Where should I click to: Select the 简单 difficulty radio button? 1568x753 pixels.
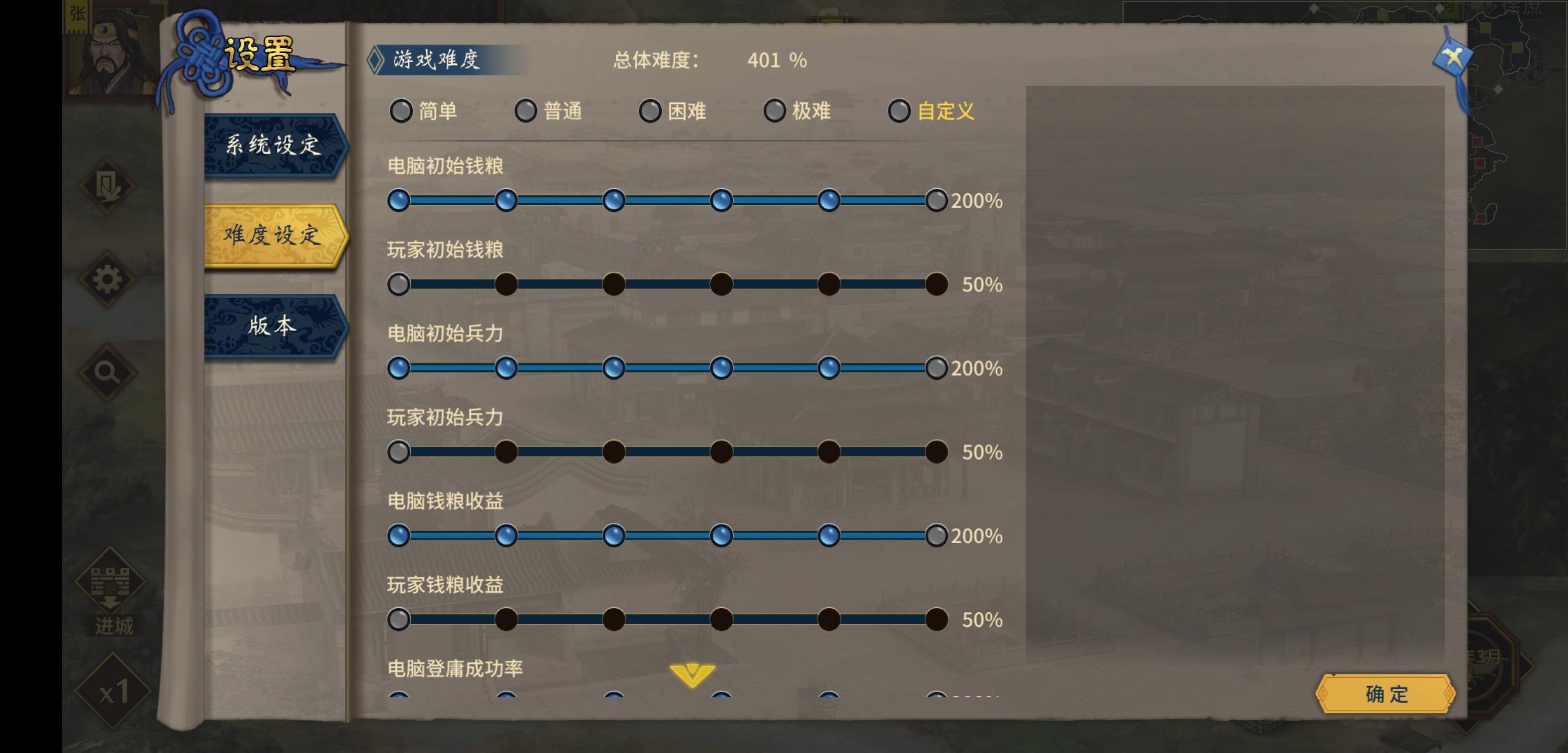pos(401,111)
